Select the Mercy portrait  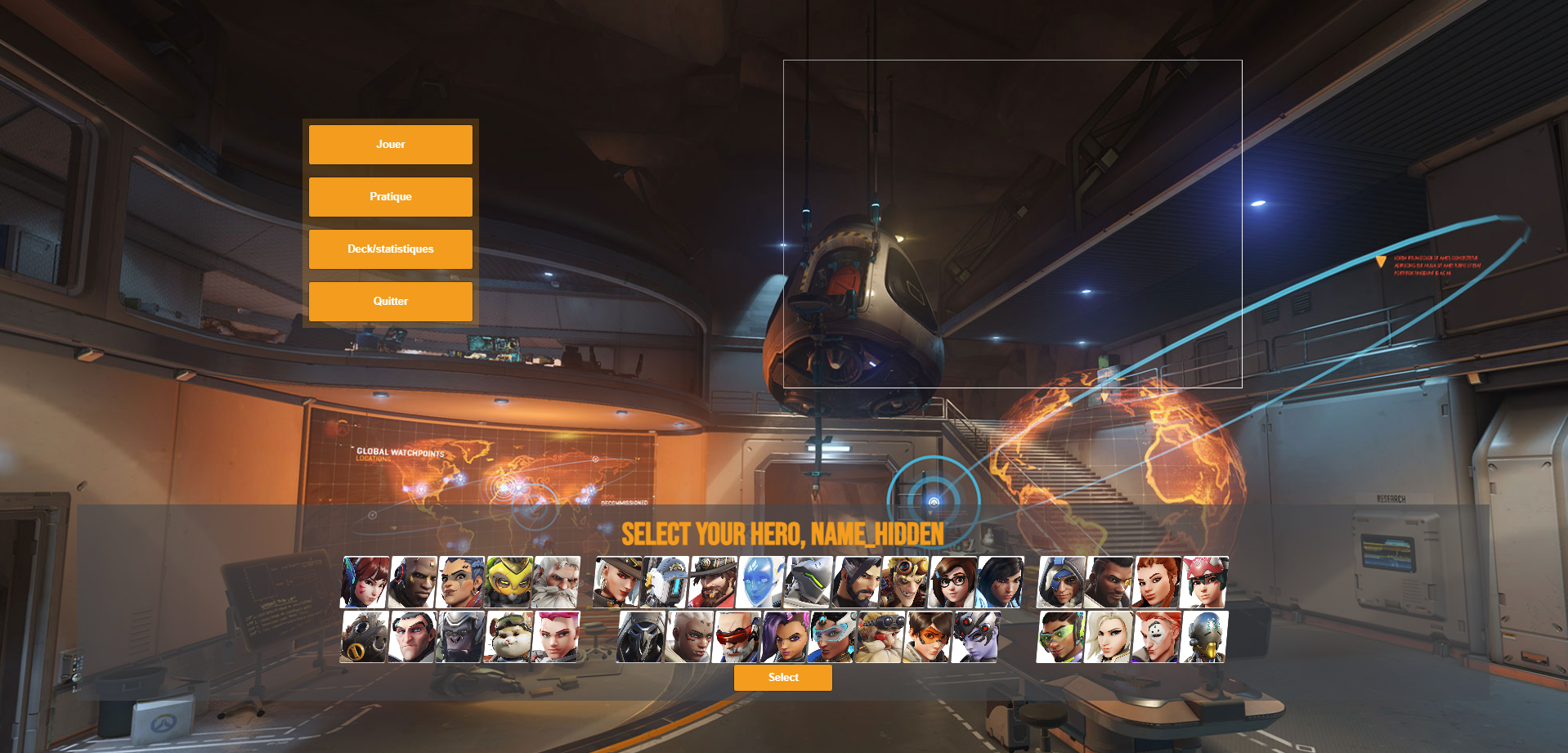(1109, 637)
